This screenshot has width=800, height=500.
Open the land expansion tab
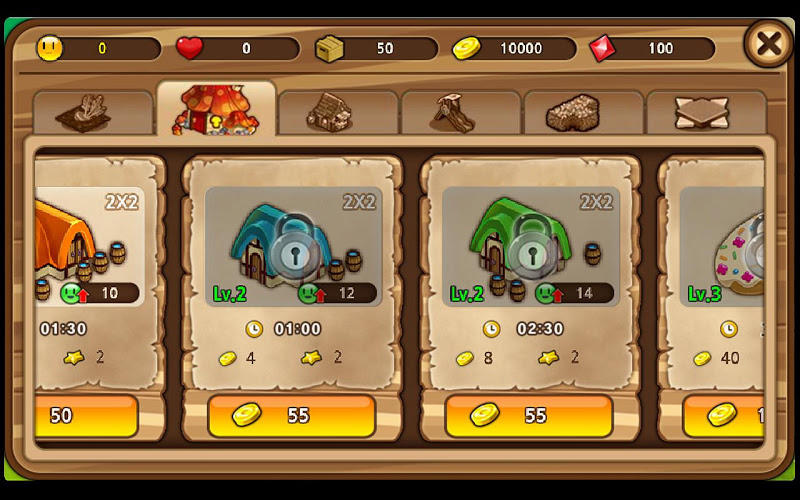705,113
